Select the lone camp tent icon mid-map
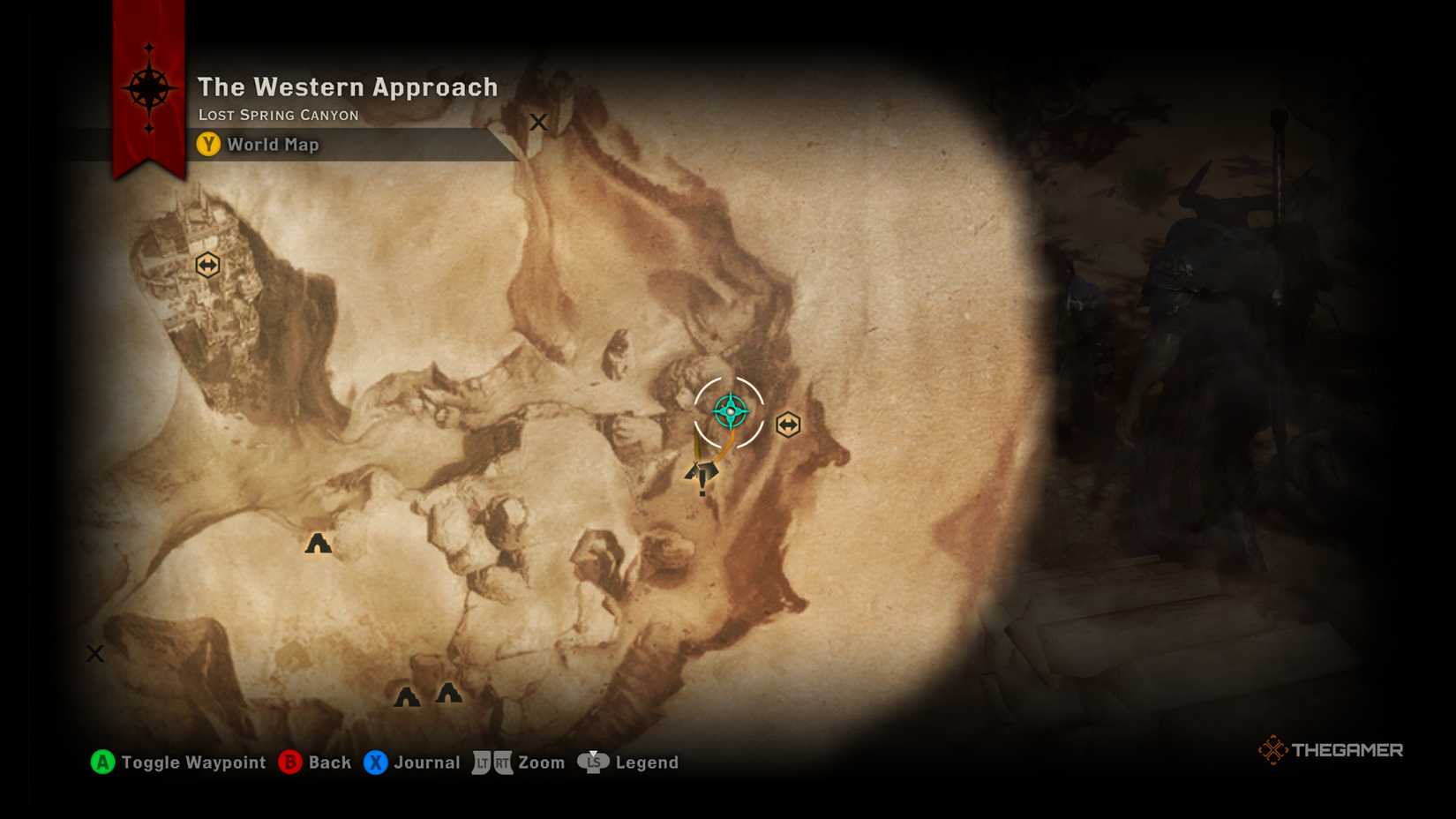The height and width of the screenshot is (819, 1456). coord(318,544)
